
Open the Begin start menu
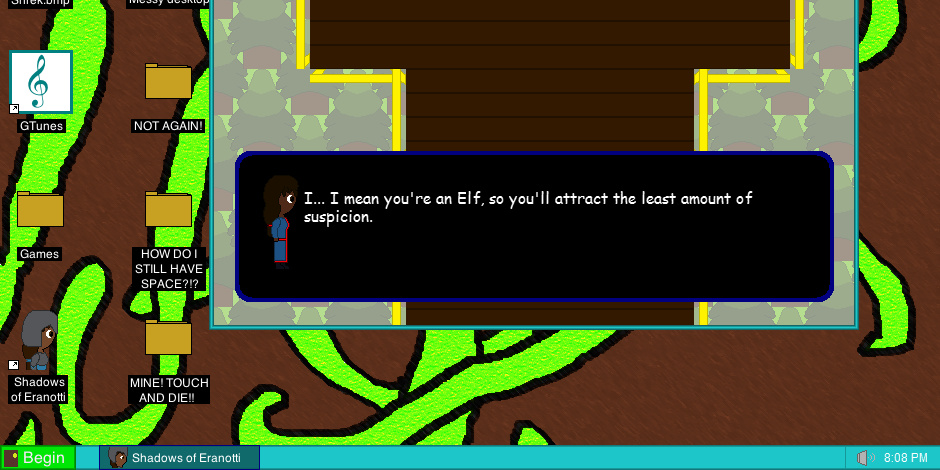[x=38, y=458]
